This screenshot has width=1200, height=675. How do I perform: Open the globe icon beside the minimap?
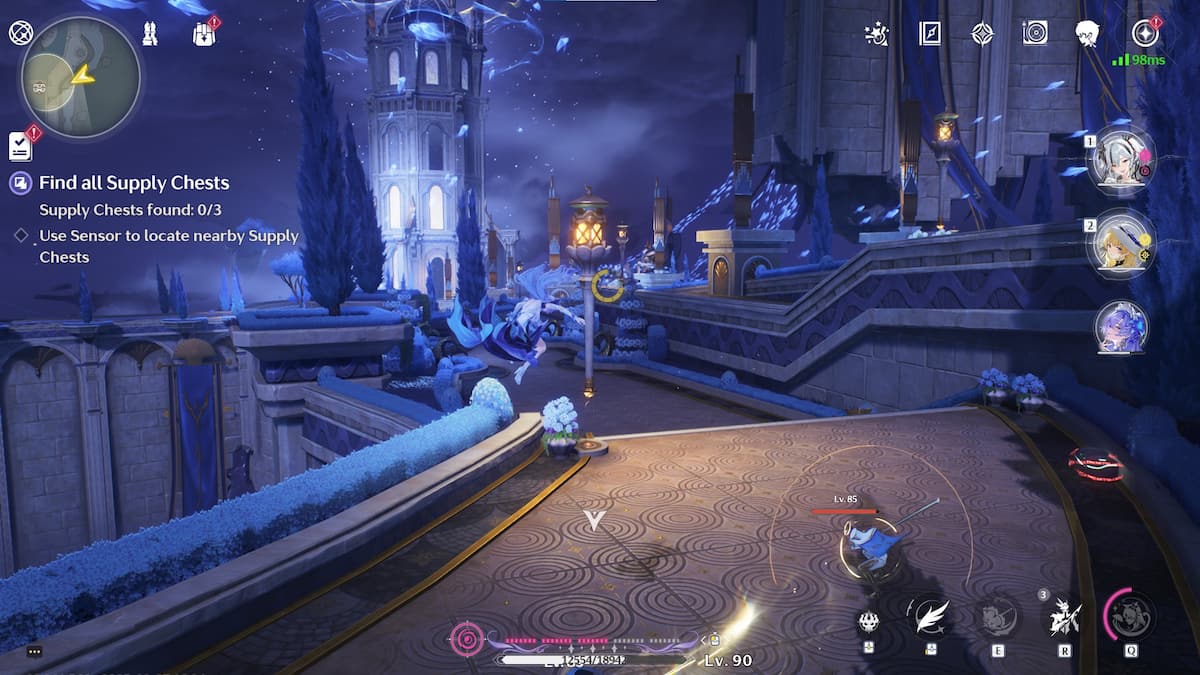tap(20, 33)
